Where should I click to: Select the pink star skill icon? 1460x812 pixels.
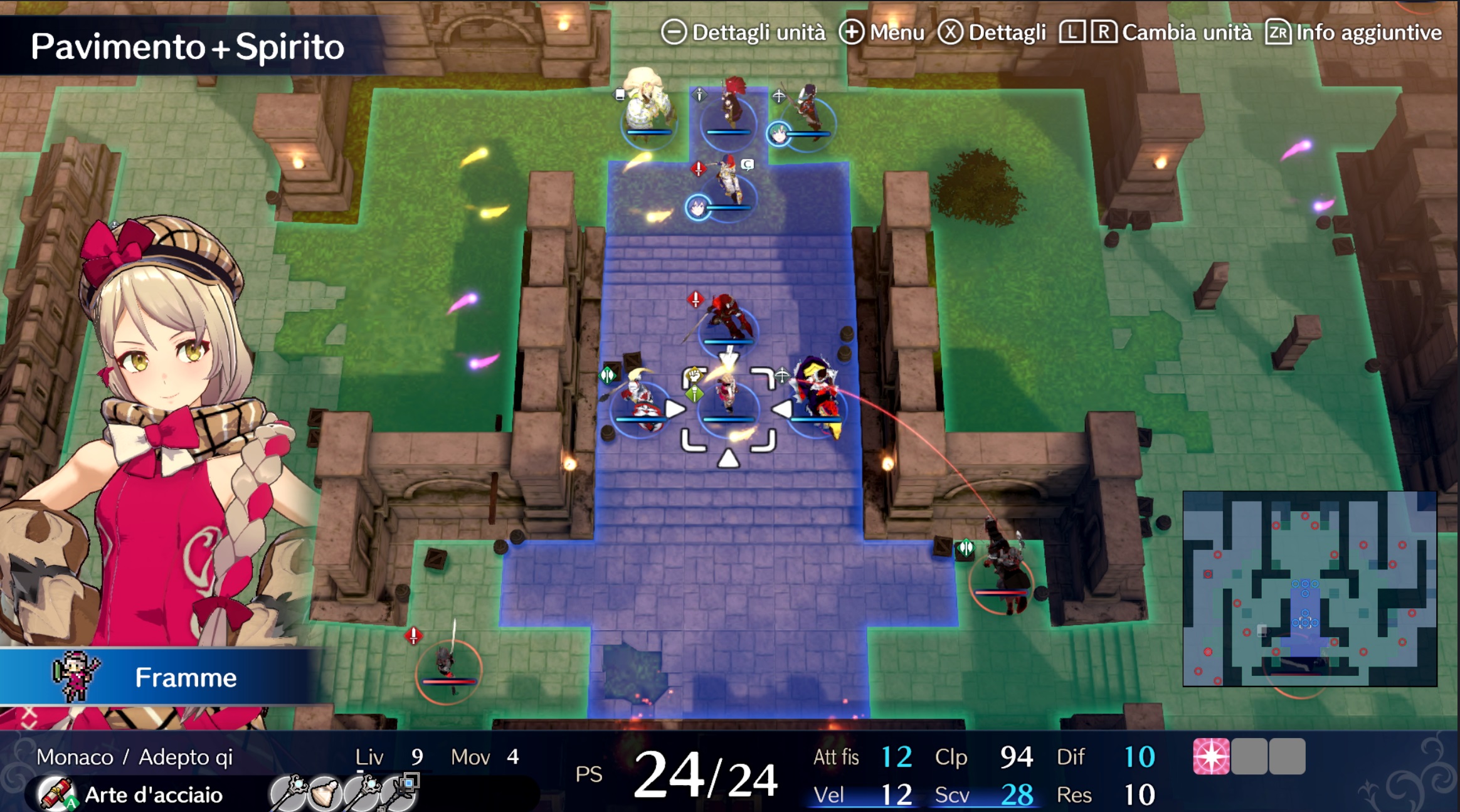click(x=1210, y=756)
